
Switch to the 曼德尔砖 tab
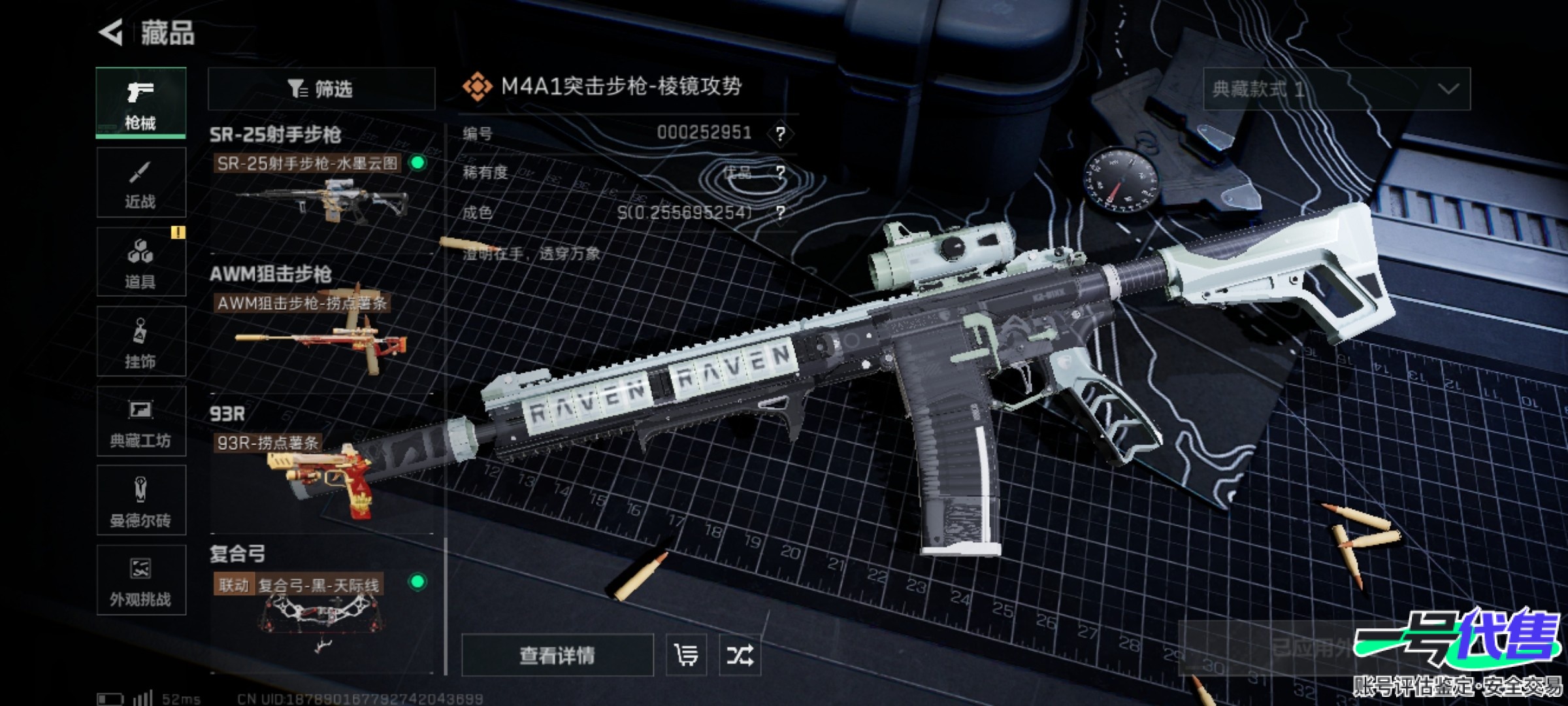pos(140,501)
